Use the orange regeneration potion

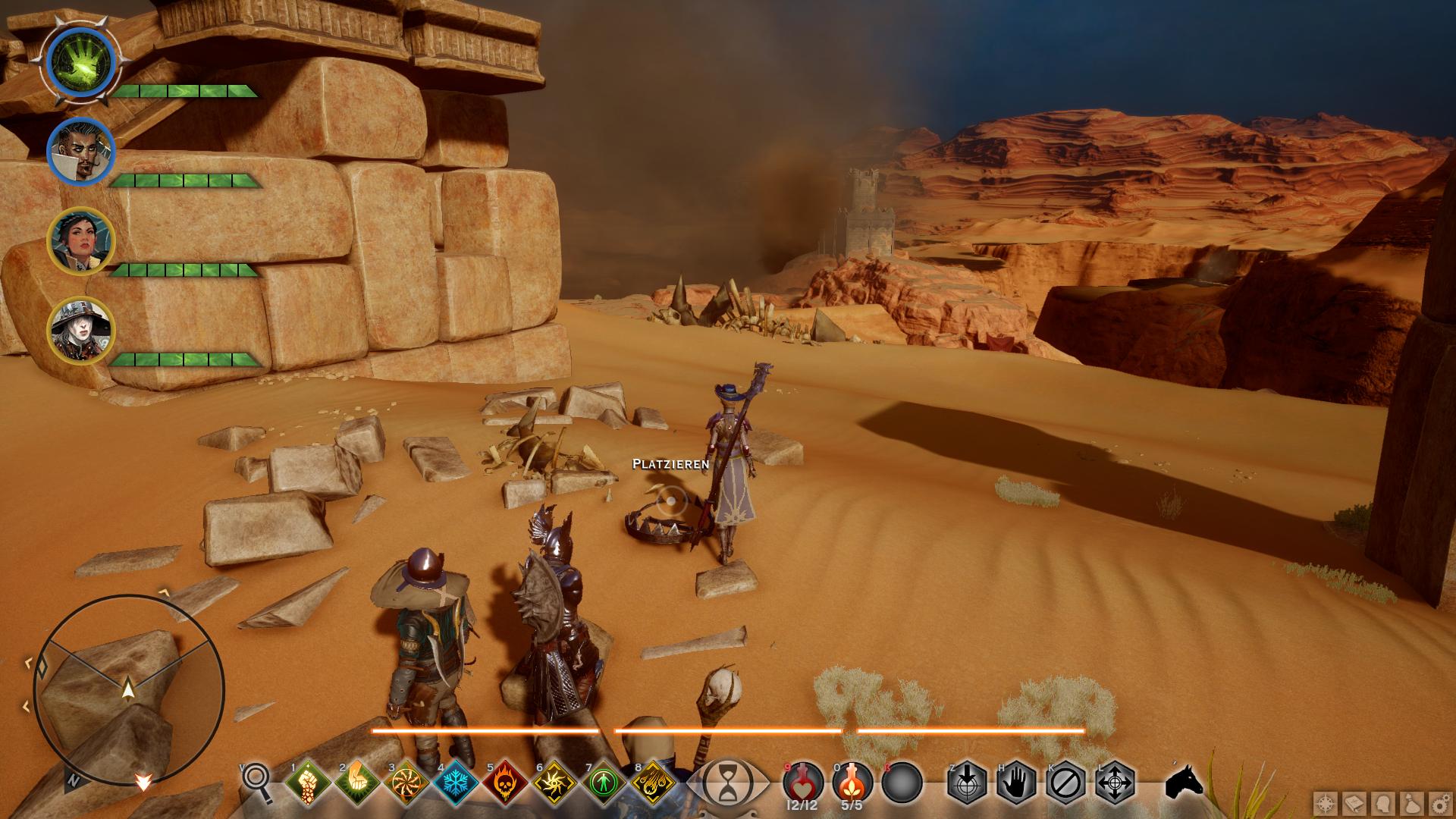coord(852,781)
